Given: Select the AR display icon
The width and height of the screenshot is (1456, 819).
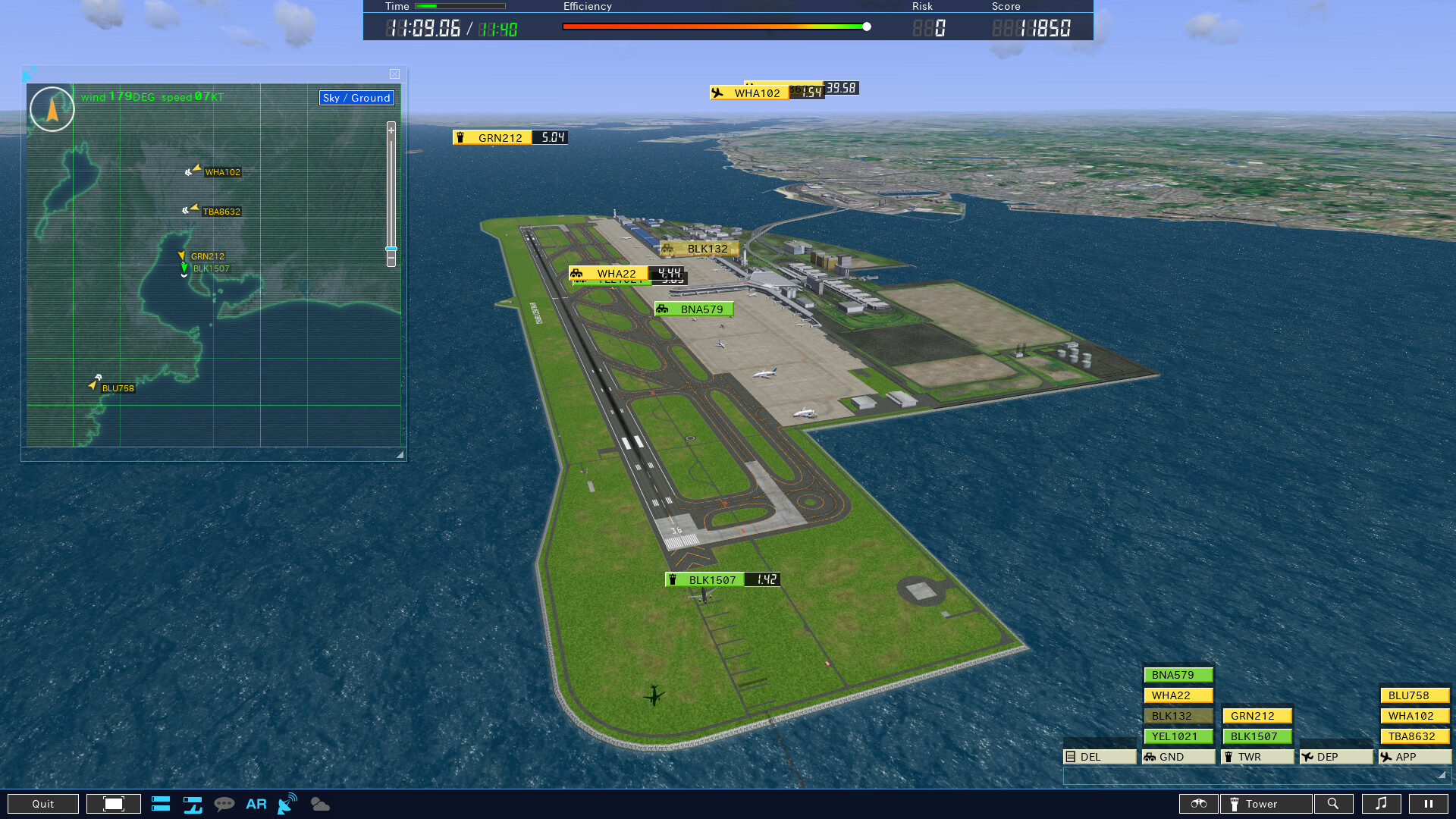Looking at the screenshot, I should (x=256, y=804).
